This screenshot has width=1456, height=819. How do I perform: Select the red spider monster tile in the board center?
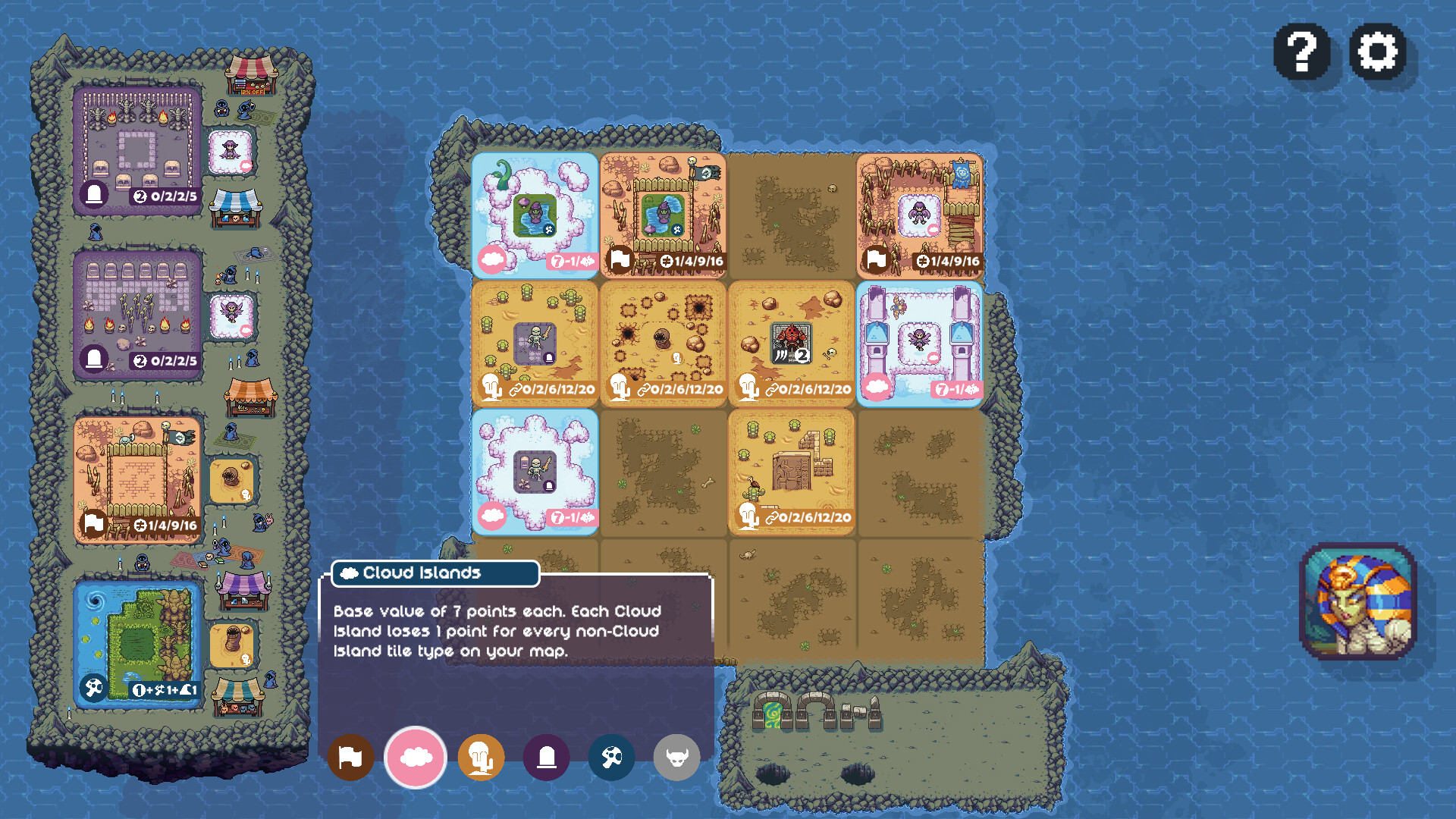pos(792,341)
